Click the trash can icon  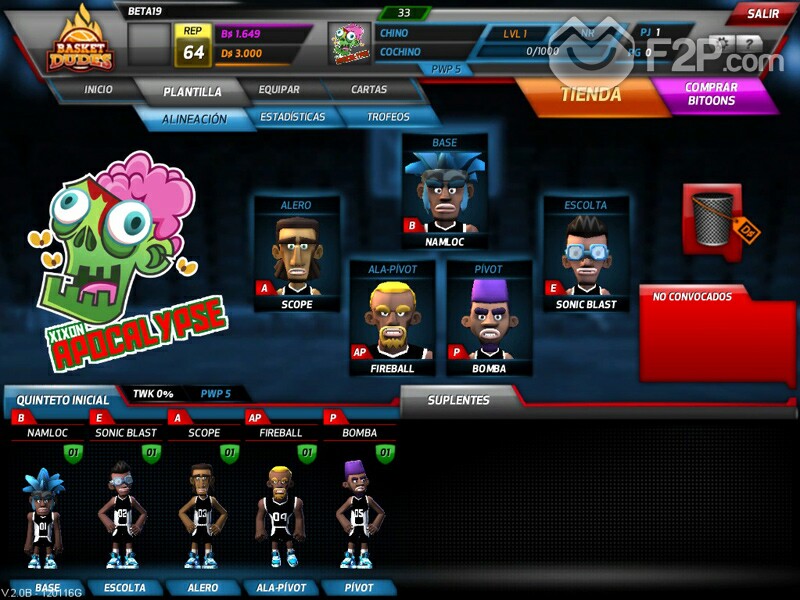point(712,217)
